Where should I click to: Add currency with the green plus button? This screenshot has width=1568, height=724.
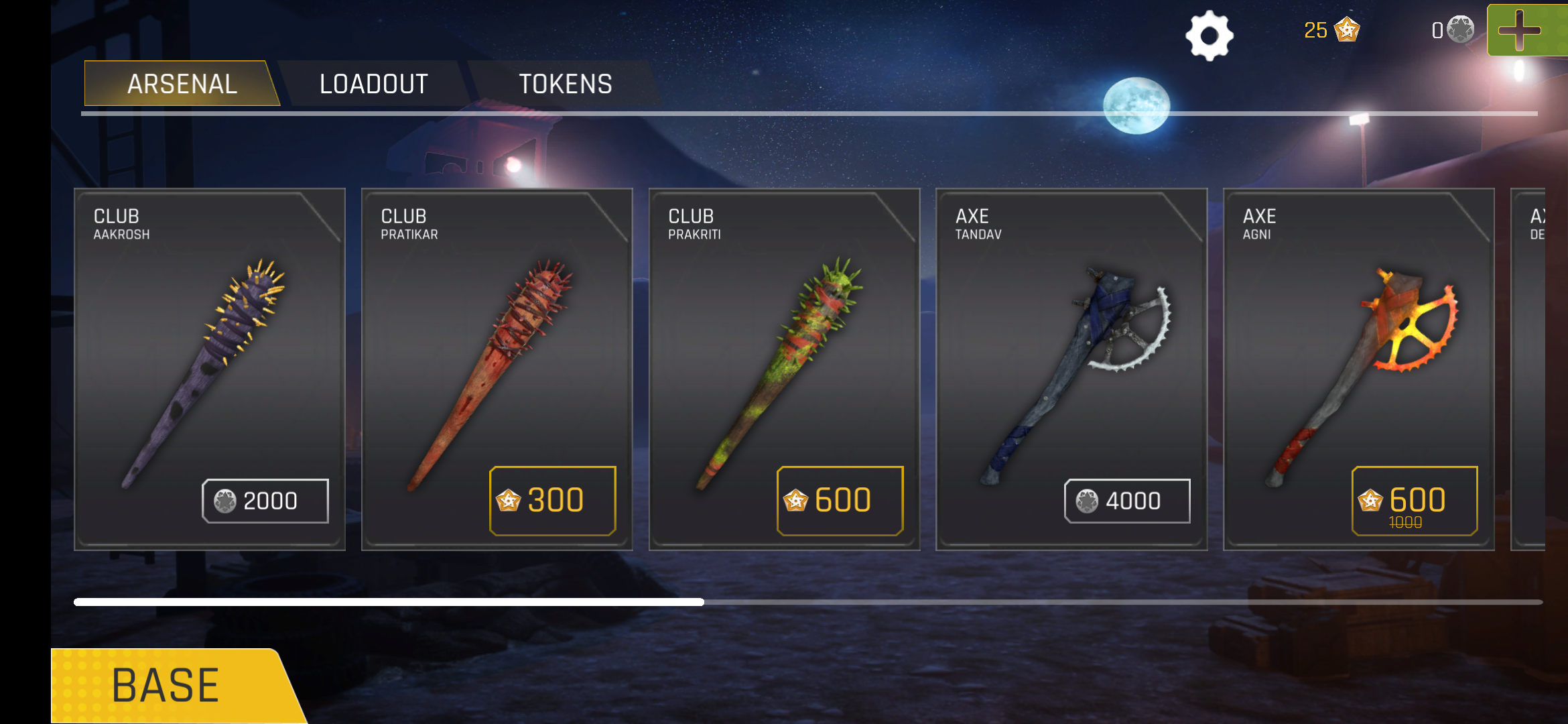pos(1526,30)
